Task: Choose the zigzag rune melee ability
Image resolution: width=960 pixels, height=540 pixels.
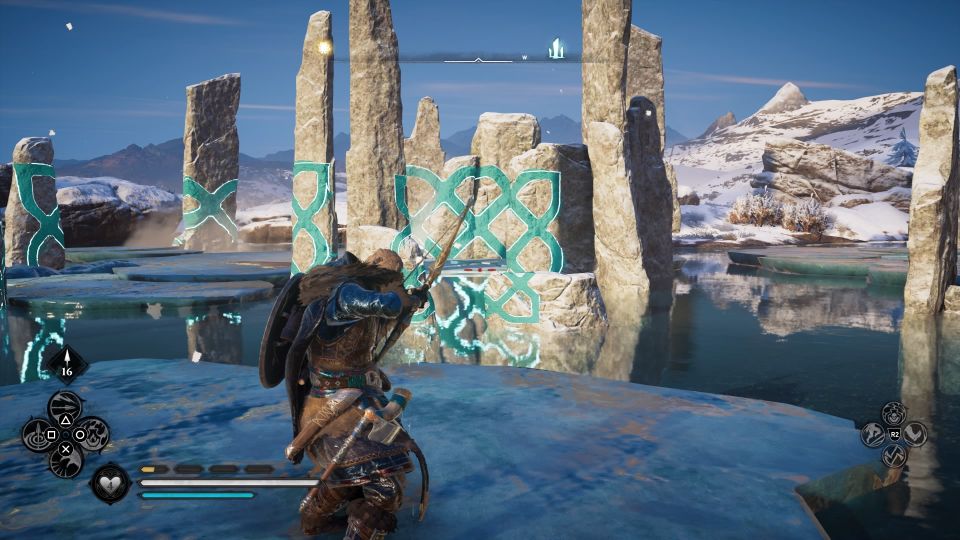Action: tap(894, 456)
